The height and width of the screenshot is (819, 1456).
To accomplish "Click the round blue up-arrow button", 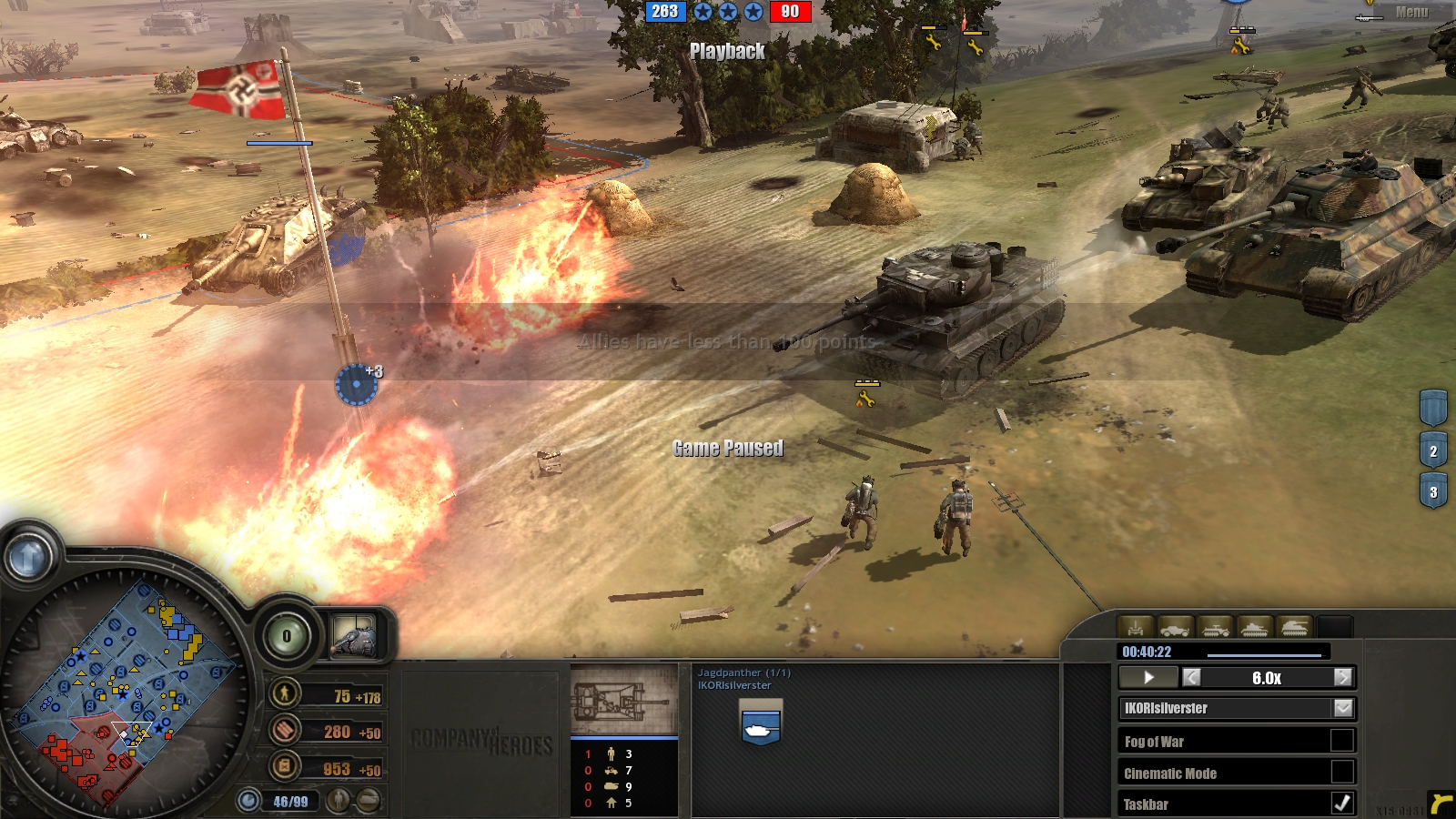I will click(x=28, y=557).
